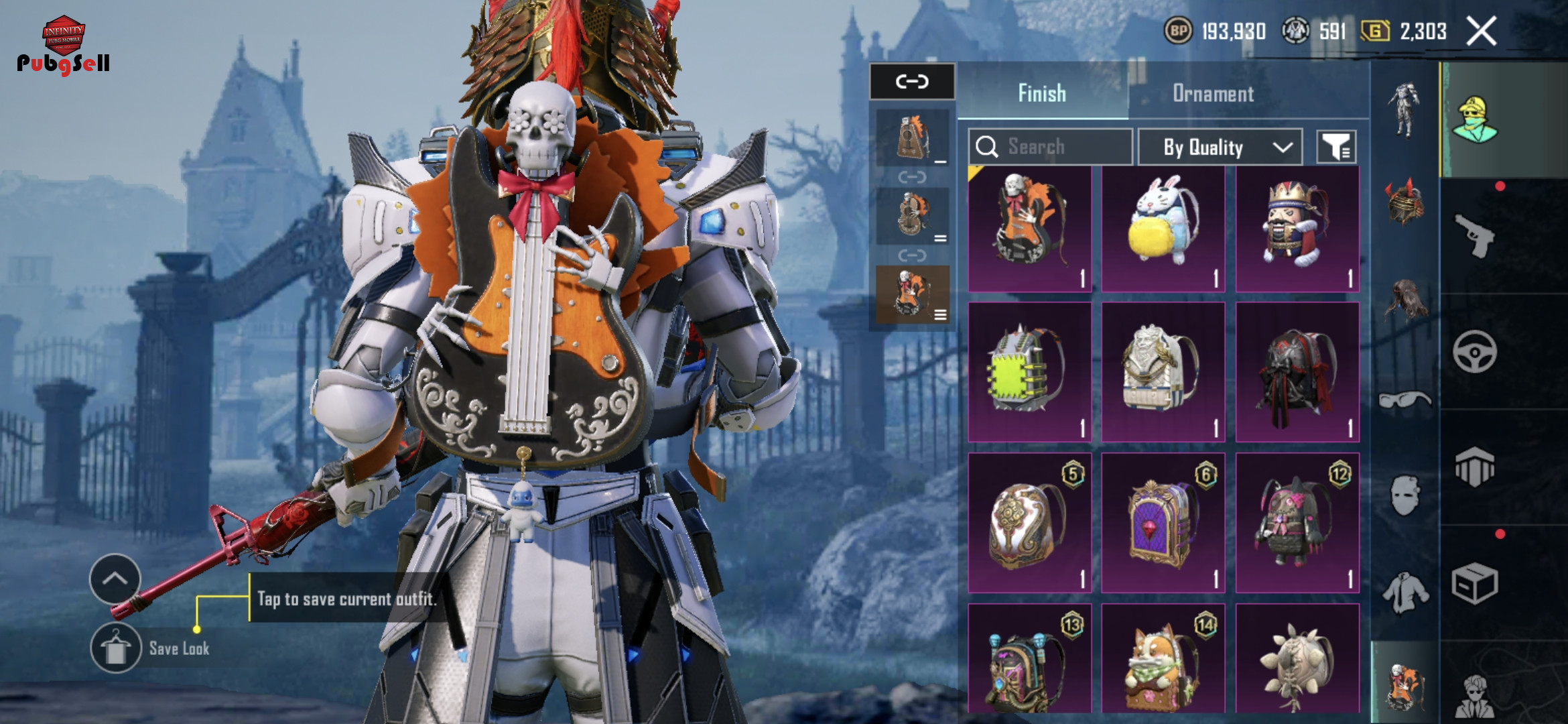The image size is (1568, 724).
Task: Select the skeleton guitar backpack skin
Action: (1029, 229)
